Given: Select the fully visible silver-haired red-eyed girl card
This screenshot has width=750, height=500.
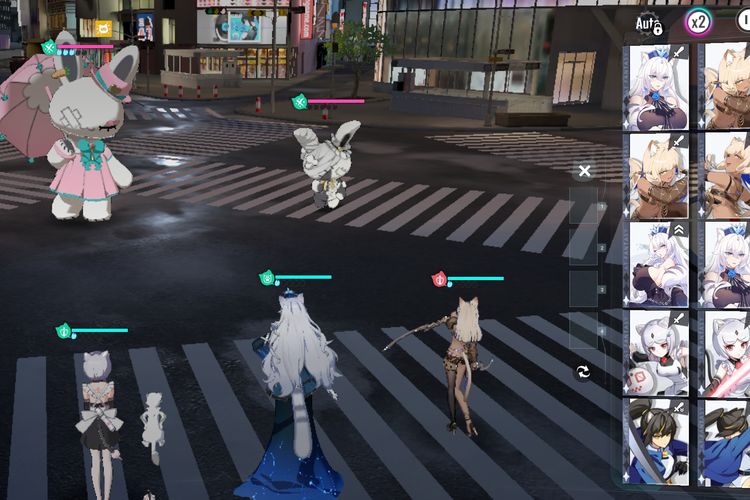Looking at the screenshot, I should 658,351.
